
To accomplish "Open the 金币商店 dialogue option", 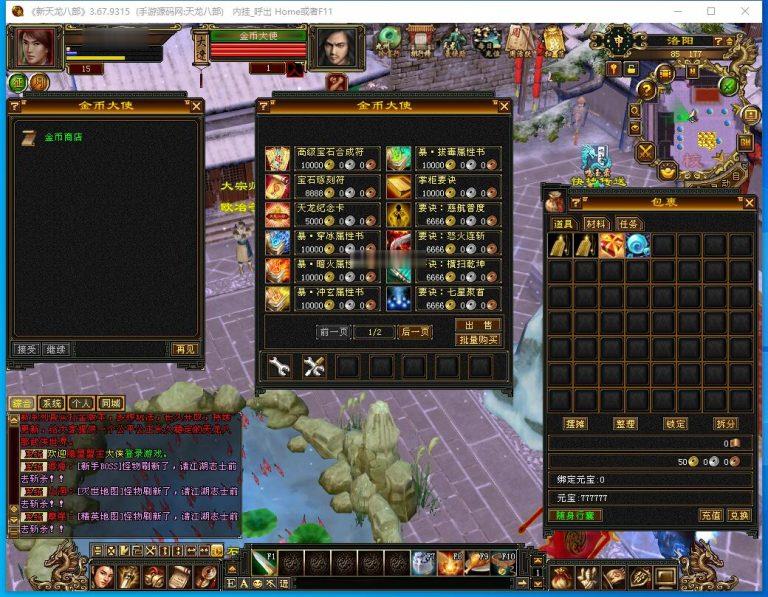I will (x=63, y=137).
